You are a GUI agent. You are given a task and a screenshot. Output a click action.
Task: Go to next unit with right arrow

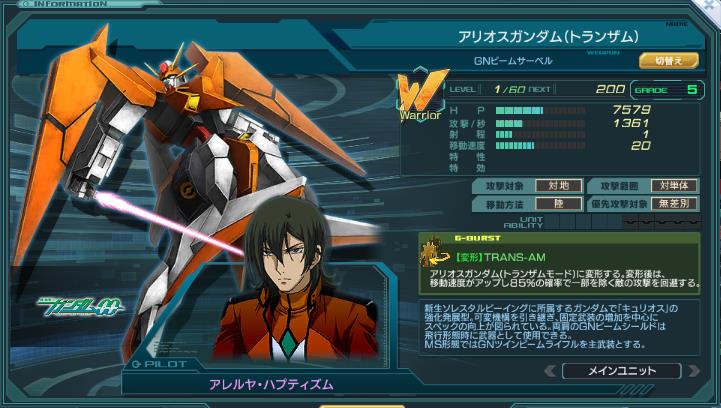pyautogui.click(x=692, y=371)
